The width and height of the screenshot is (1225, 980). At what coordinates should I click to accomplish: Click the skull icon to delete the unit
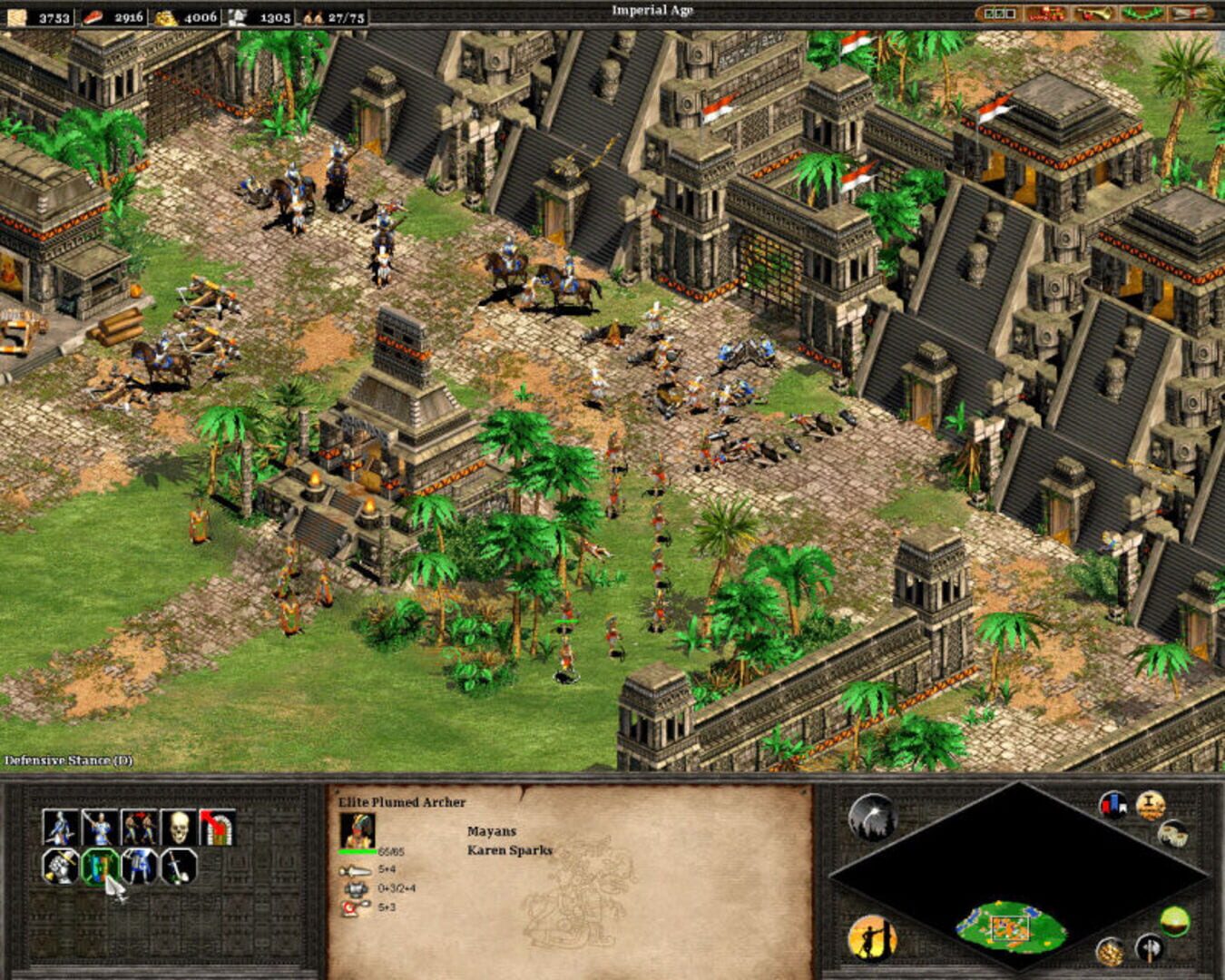pyautogui.click(x=178, y=826)
